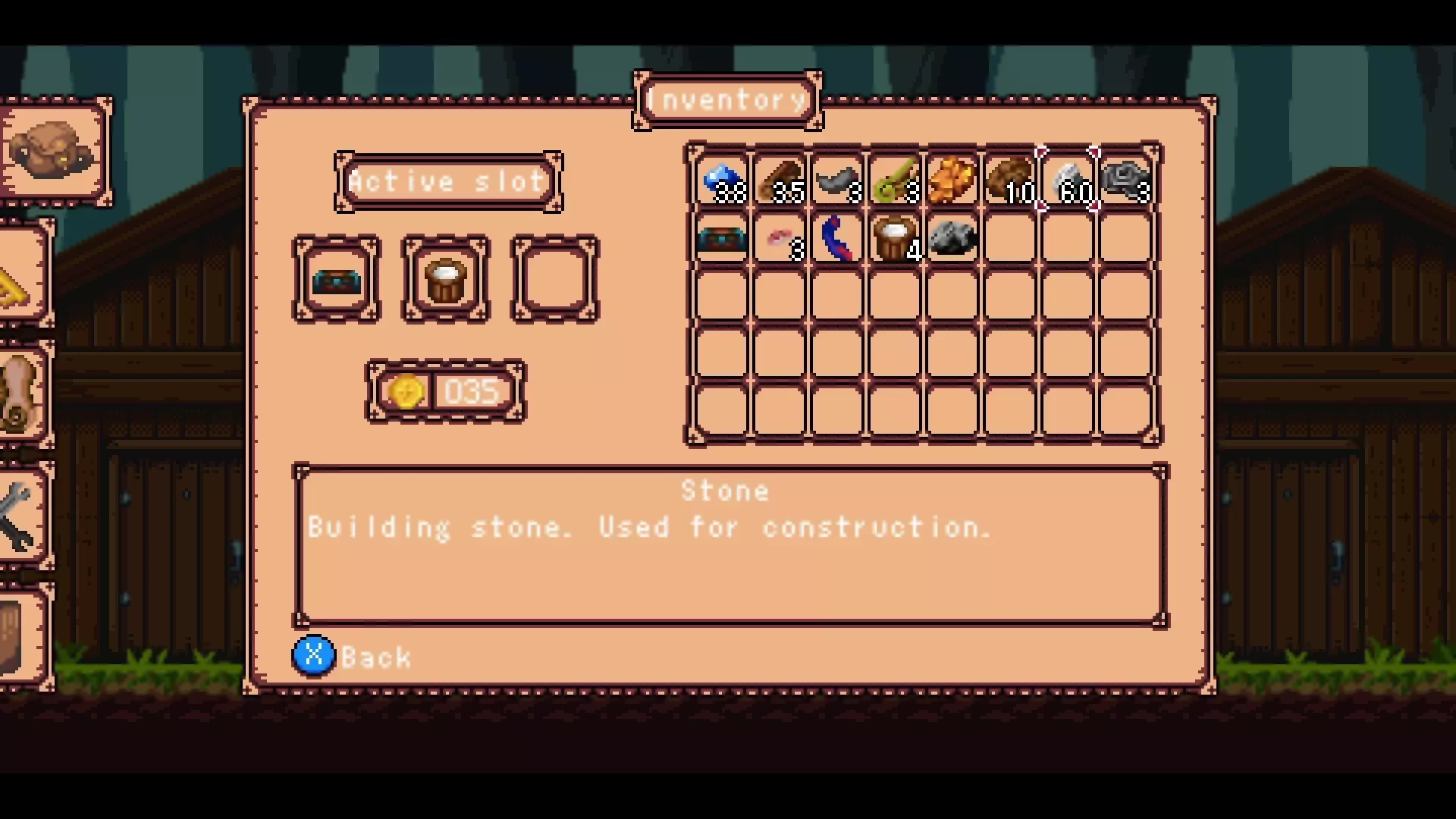Select the chest in the active slot
The height and width of the screenshot is (819, 1456).
click(337, 279)
